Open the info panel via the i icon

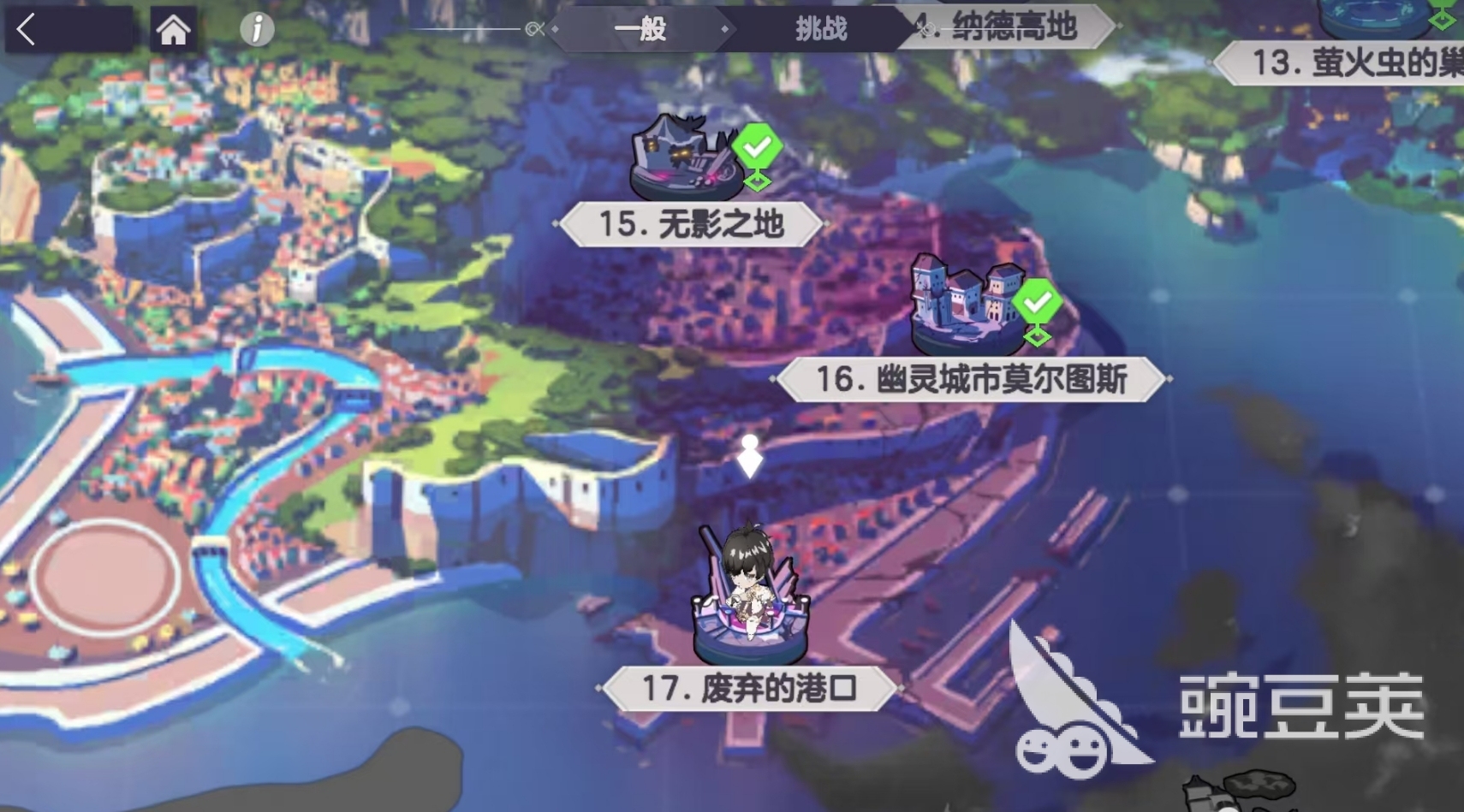(253, 28)
